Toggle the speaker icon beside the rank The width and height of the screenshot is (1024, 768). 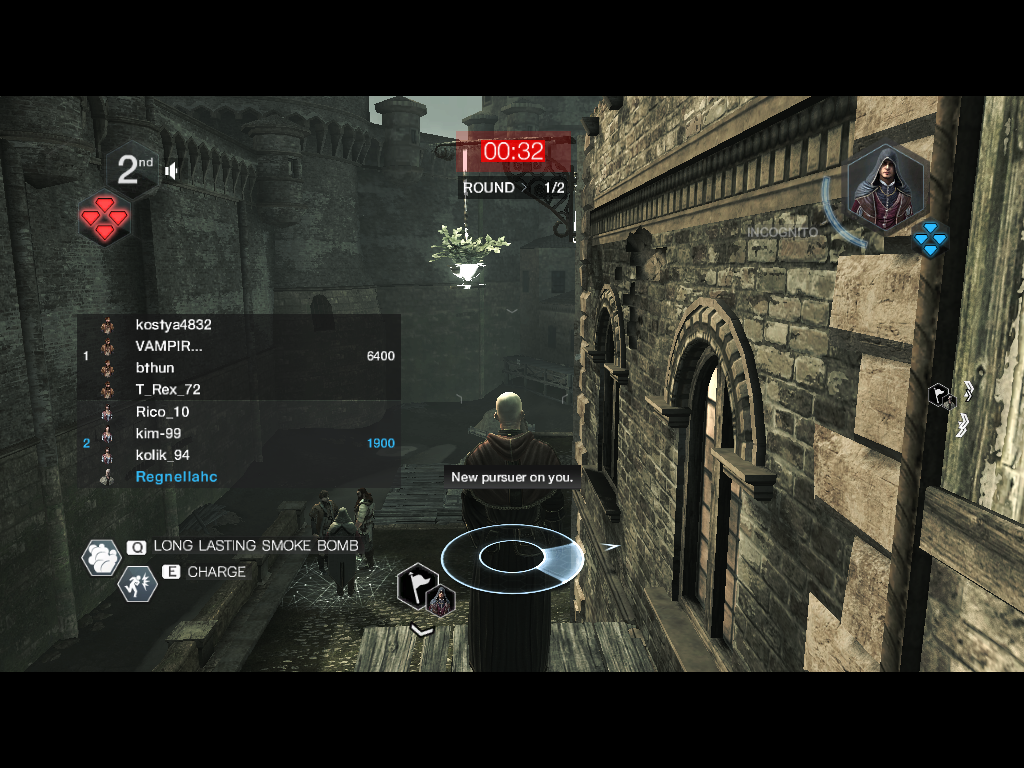click(172, 171)
